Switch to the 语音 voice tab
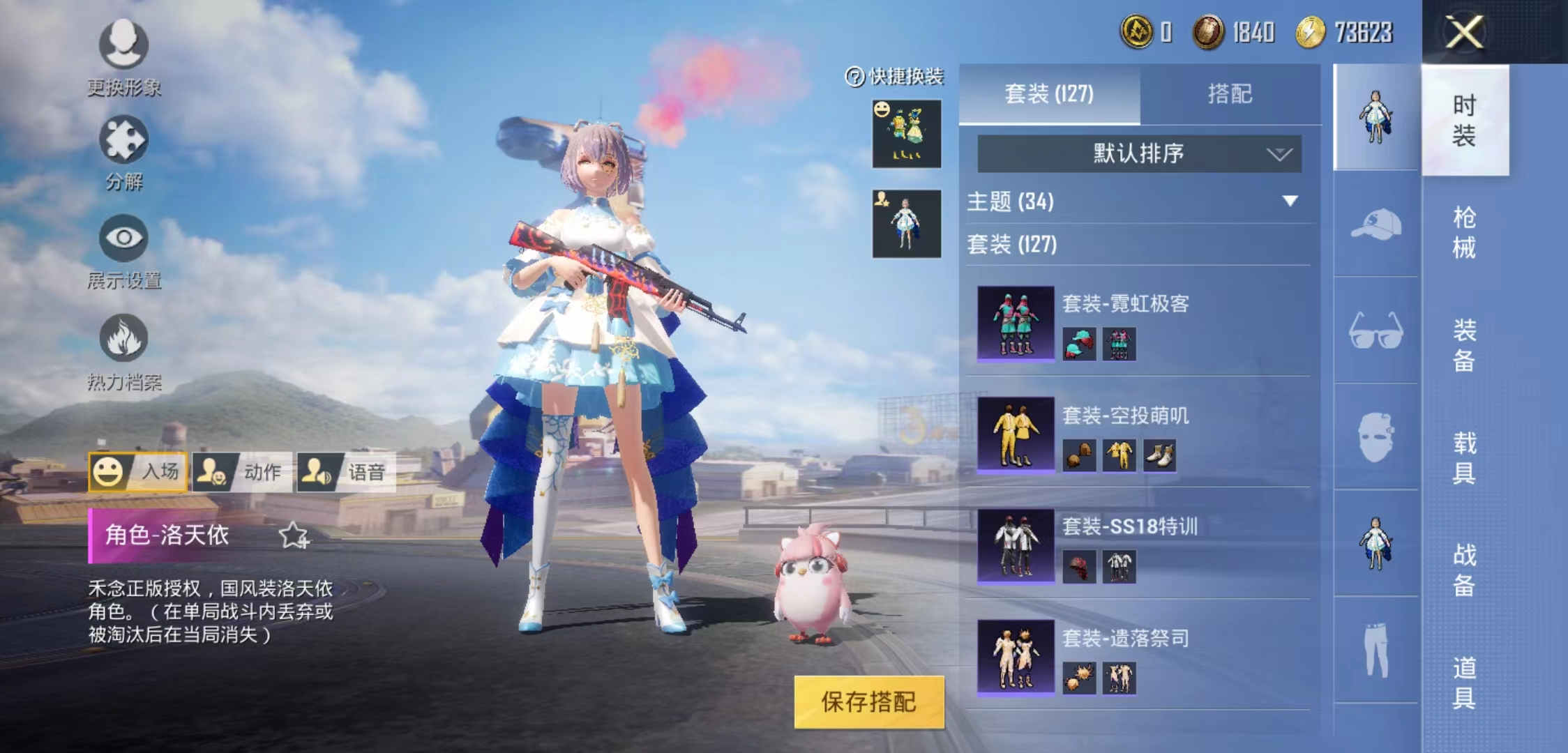The width and height of the screenshot is (1568, 753). (x=346, y=472)
